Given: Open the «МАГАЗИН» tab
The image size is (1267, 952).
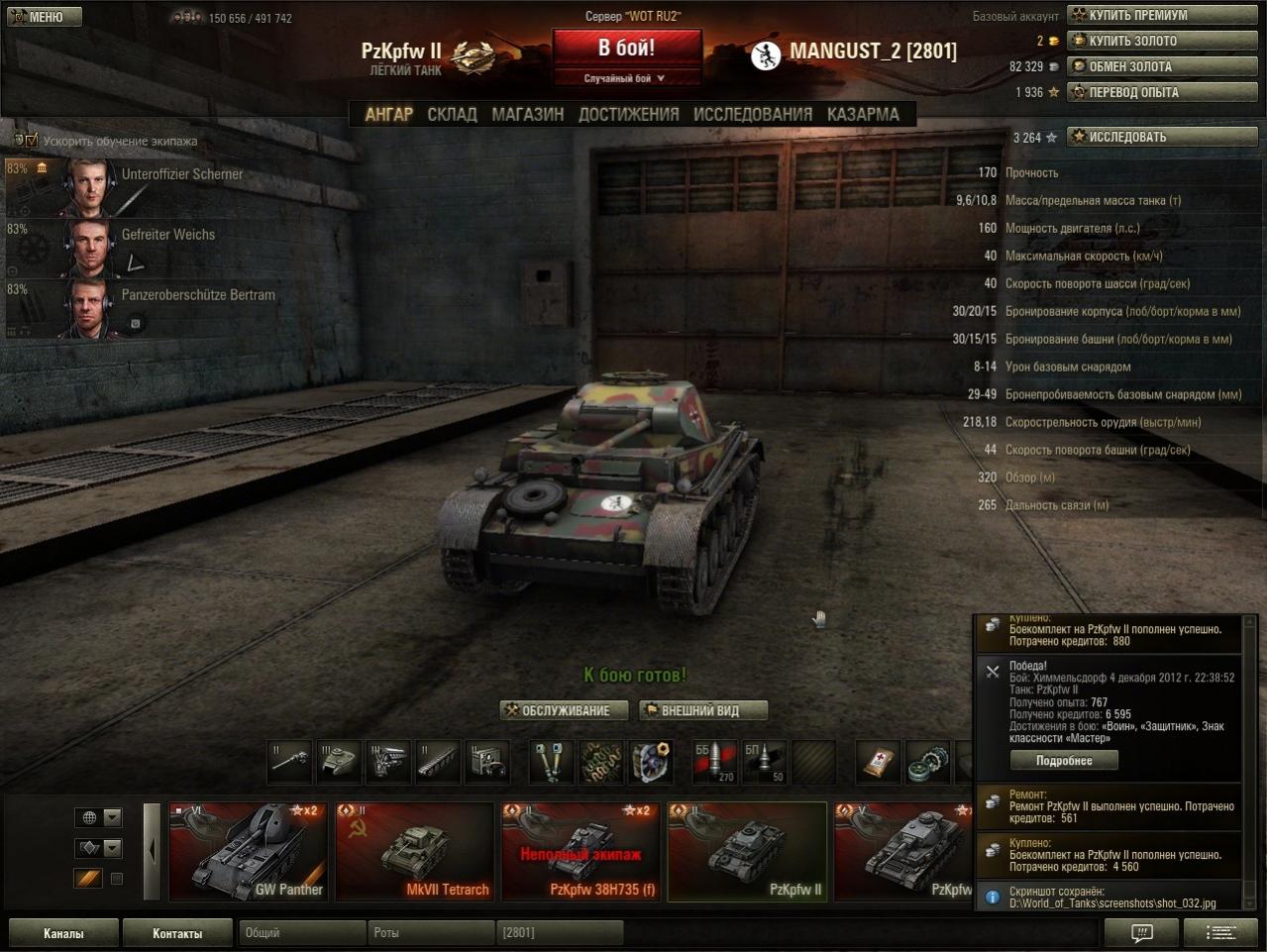Looking at the screenshot, I should [527, 115].
